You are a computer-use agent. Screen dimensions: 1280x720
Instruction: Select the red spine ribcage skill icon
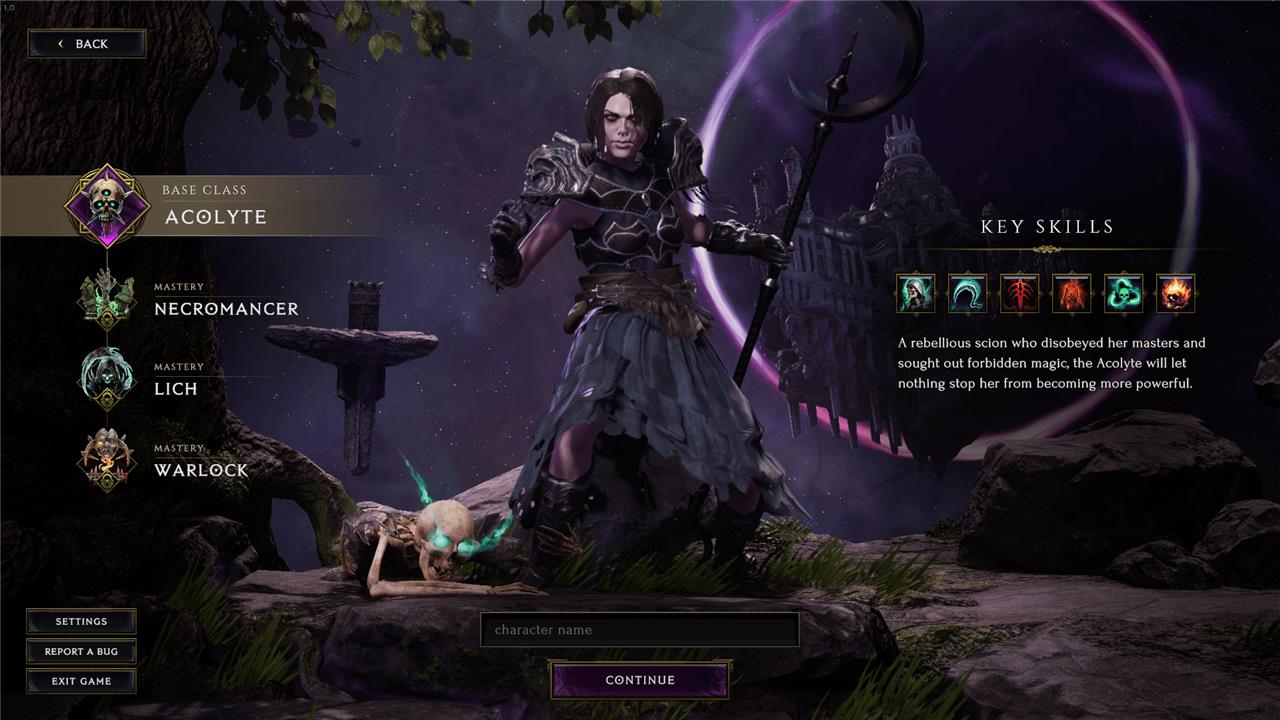pyautogui.click(x=1020, y=294)
